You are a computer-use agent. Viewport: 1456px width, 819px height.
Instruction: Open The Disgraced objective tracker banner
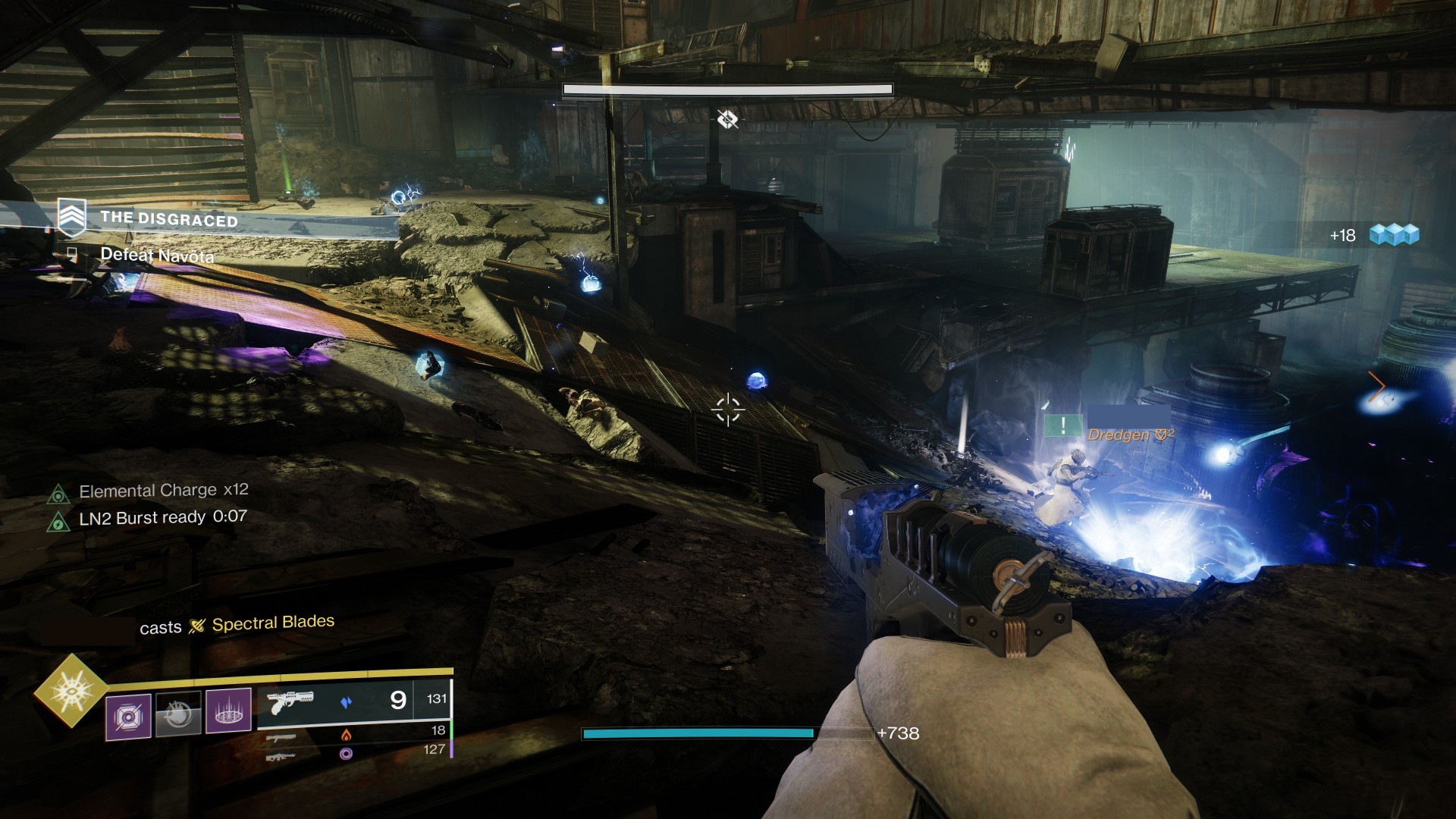point(169,219)
